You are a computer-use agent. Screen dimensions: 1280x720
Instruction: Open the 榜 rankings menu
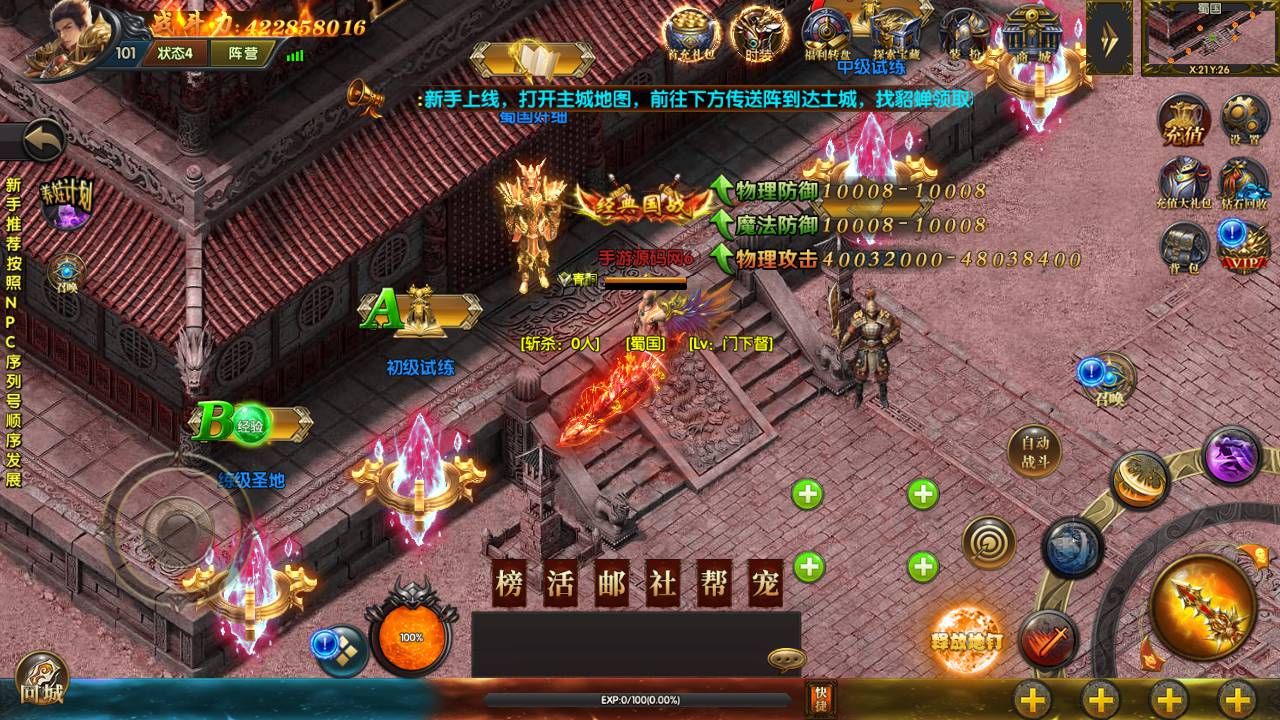[509, 584]
